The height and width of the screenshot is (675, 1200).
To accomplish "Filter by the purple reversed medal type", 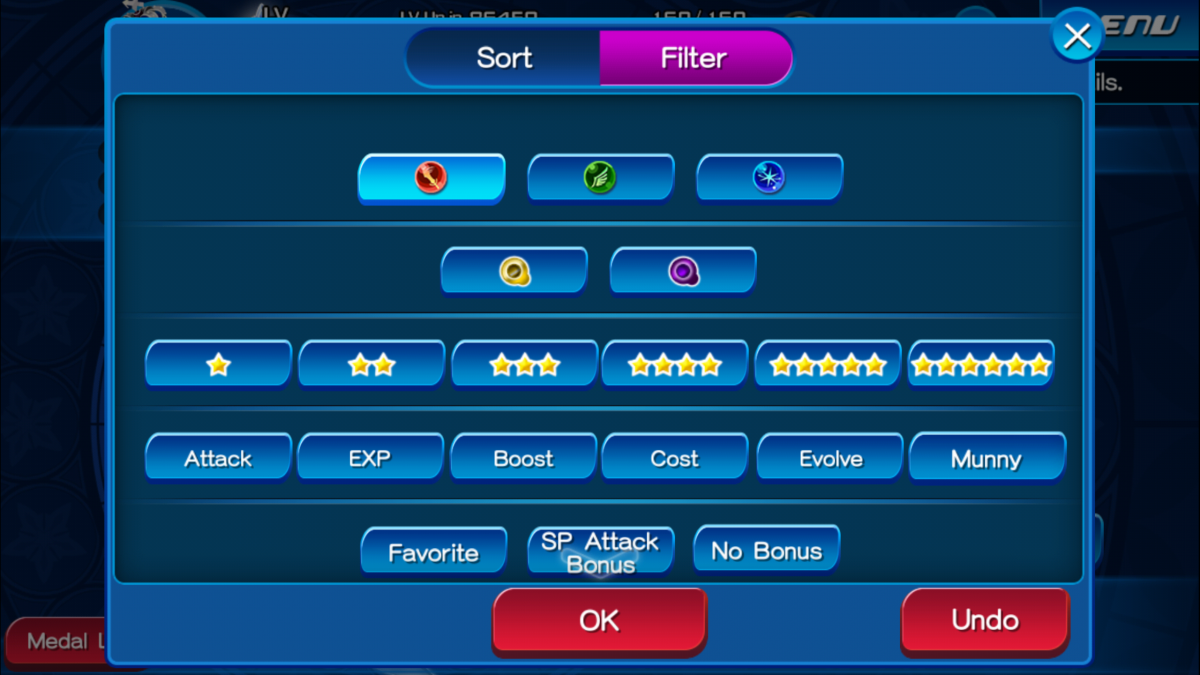I will point(683,270).
